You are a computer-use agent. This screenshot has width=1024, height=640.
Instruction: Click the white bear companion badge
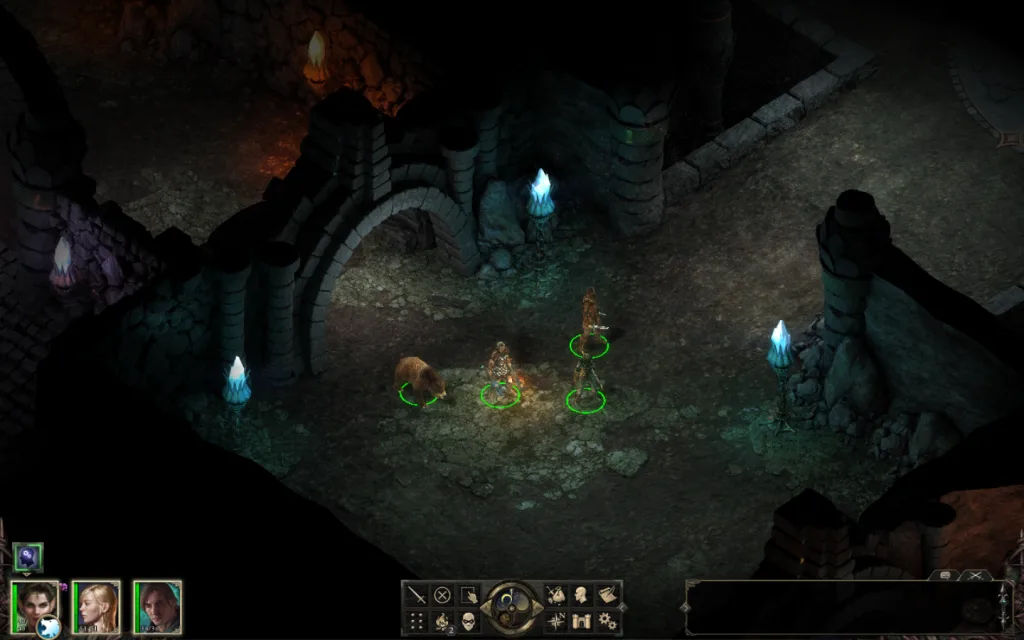pyautogui.click(x=48, y=628)
